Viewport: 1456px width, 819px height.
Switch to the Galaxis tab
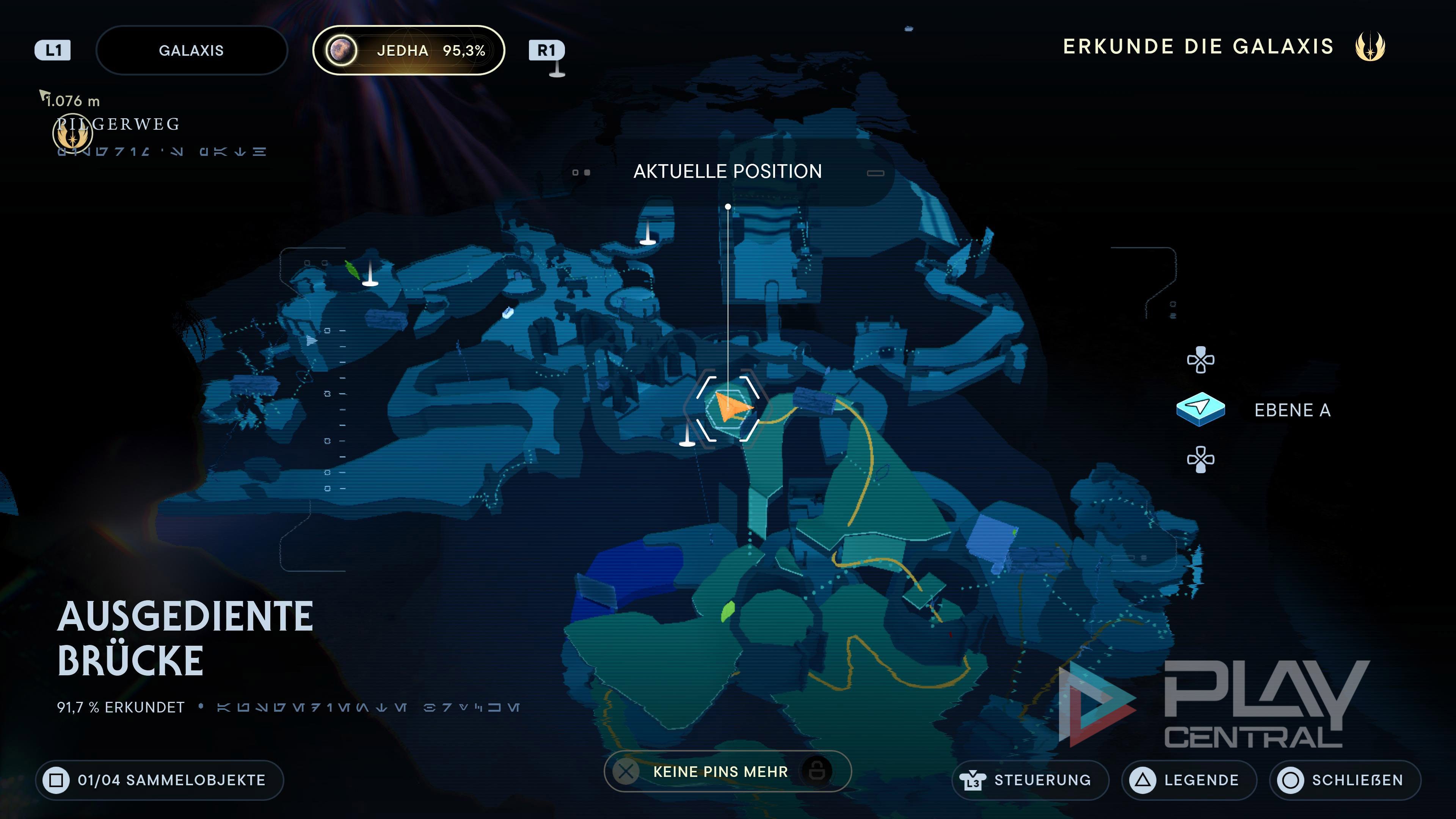click(x=191, y=50)
